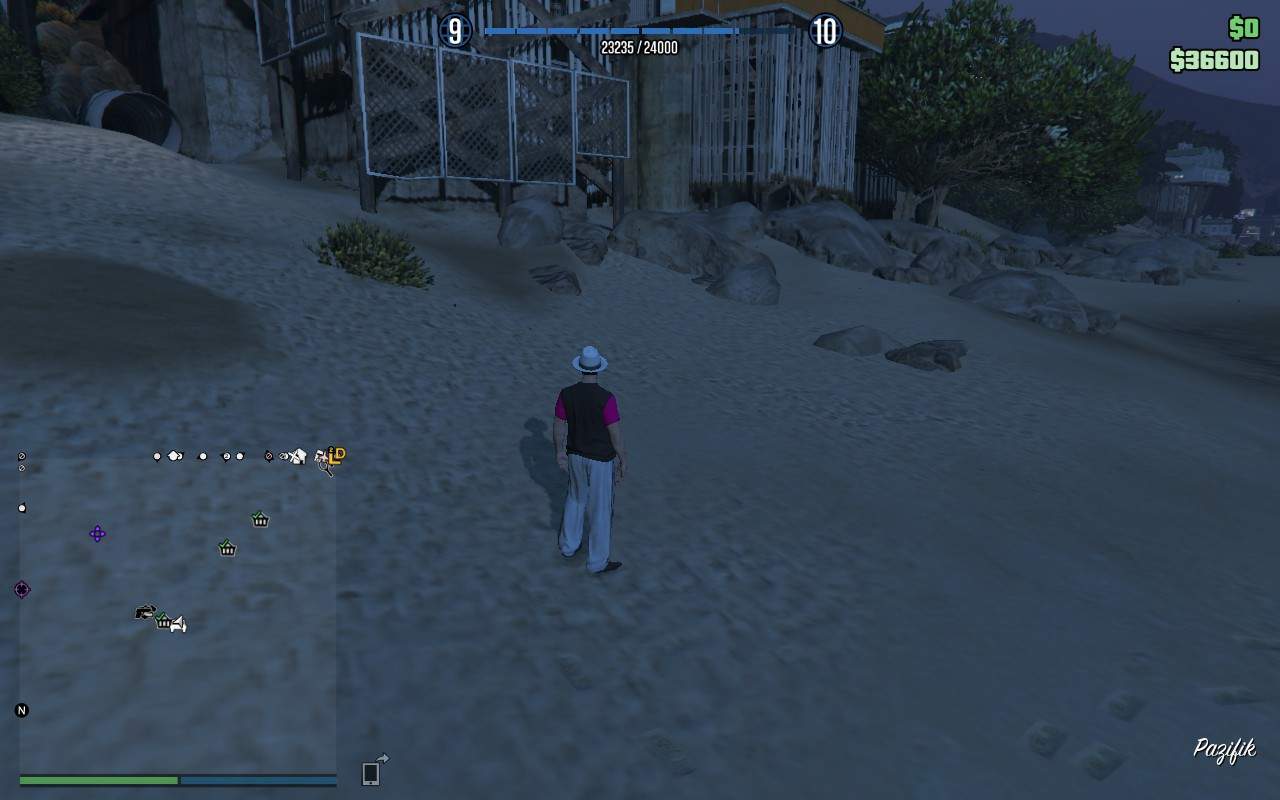Click the level 9 rank badge
1280x800 pixels.
[456, 30]
